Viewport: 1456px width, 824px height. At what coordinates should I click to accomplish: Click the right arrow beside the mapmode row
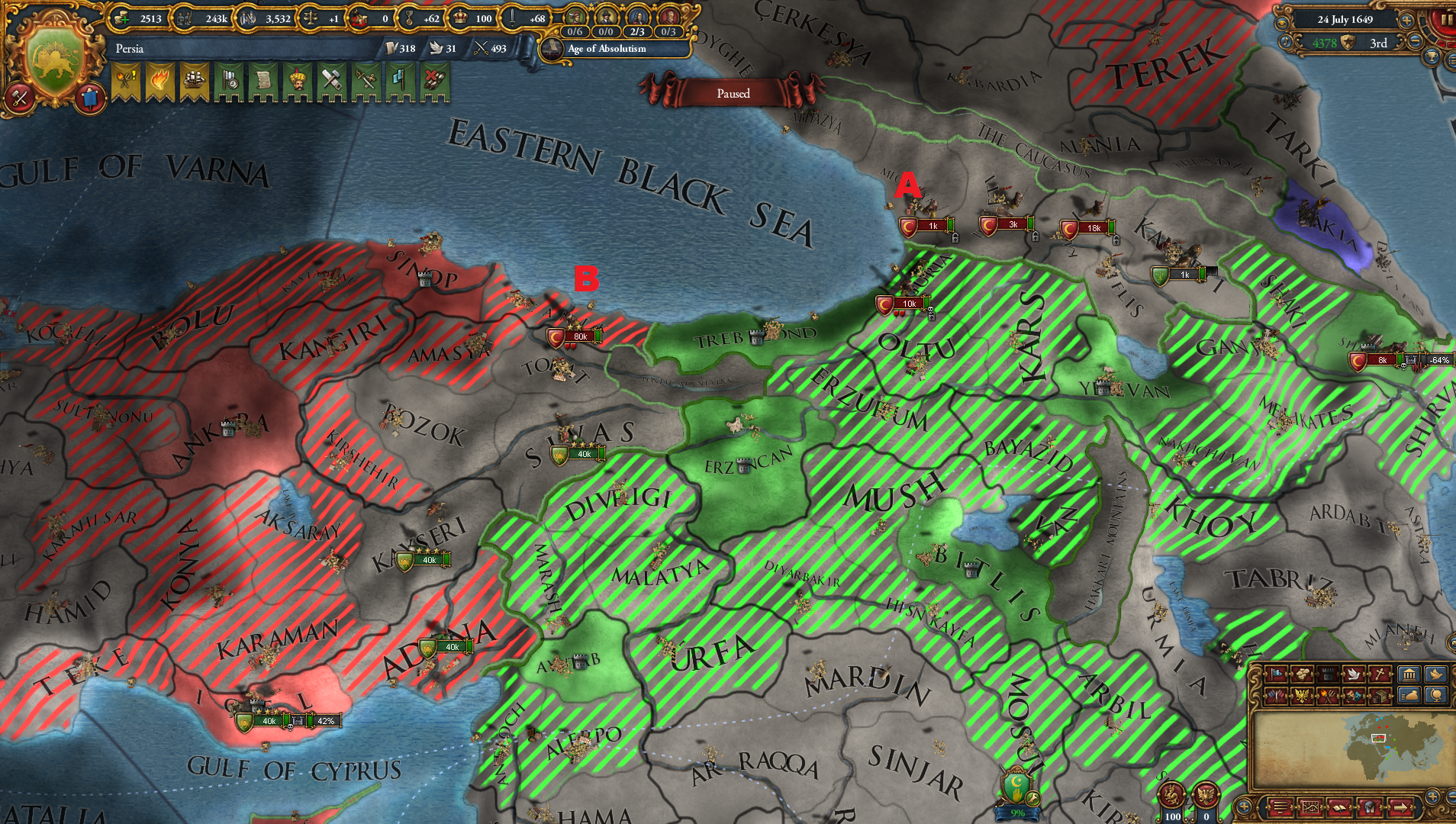click(1391, 674)
